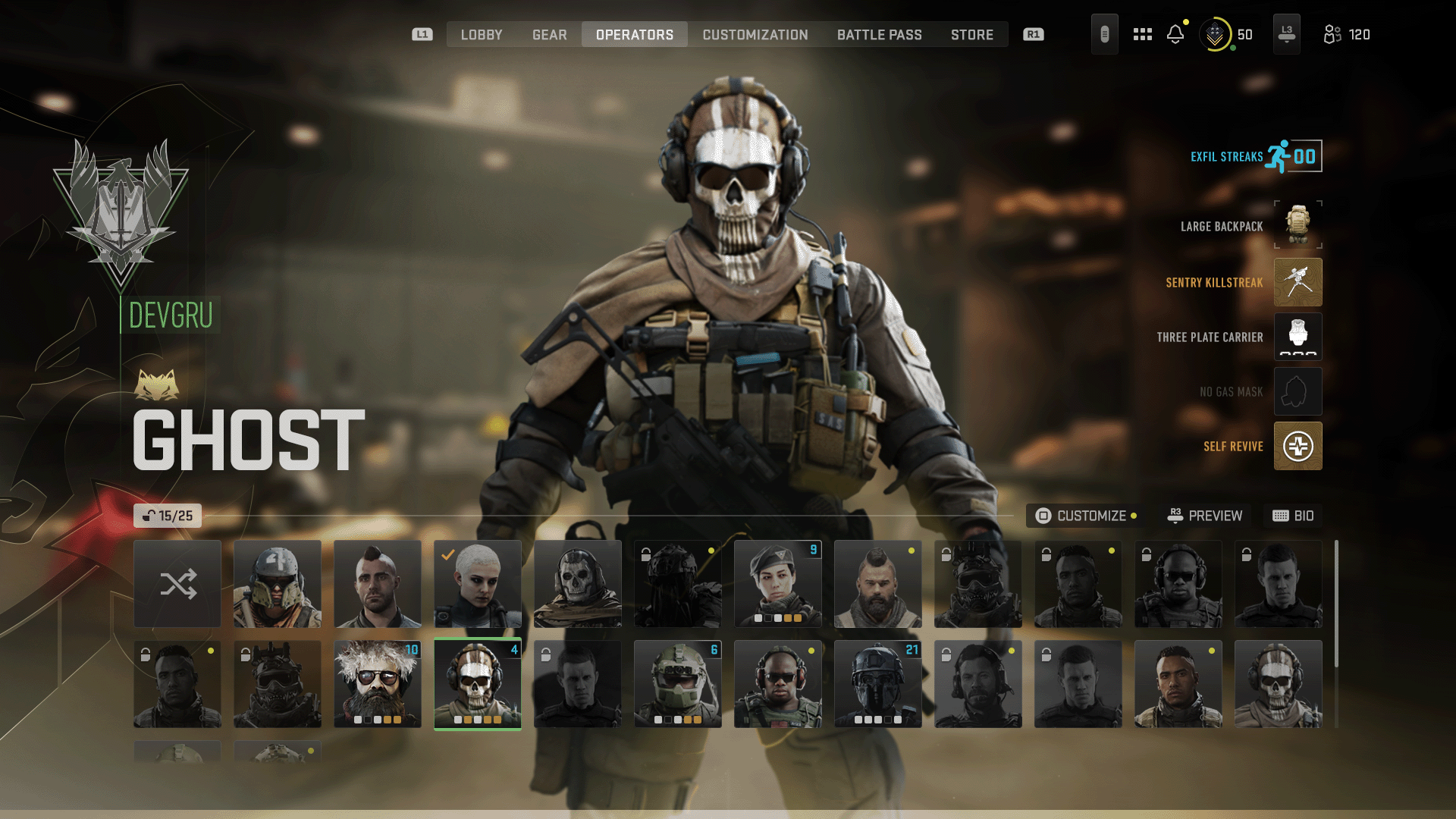Select the Self Revive slot
The height and width of the screenshot is (819, 1456).
pyautogui.click(x=1298, y=446)
